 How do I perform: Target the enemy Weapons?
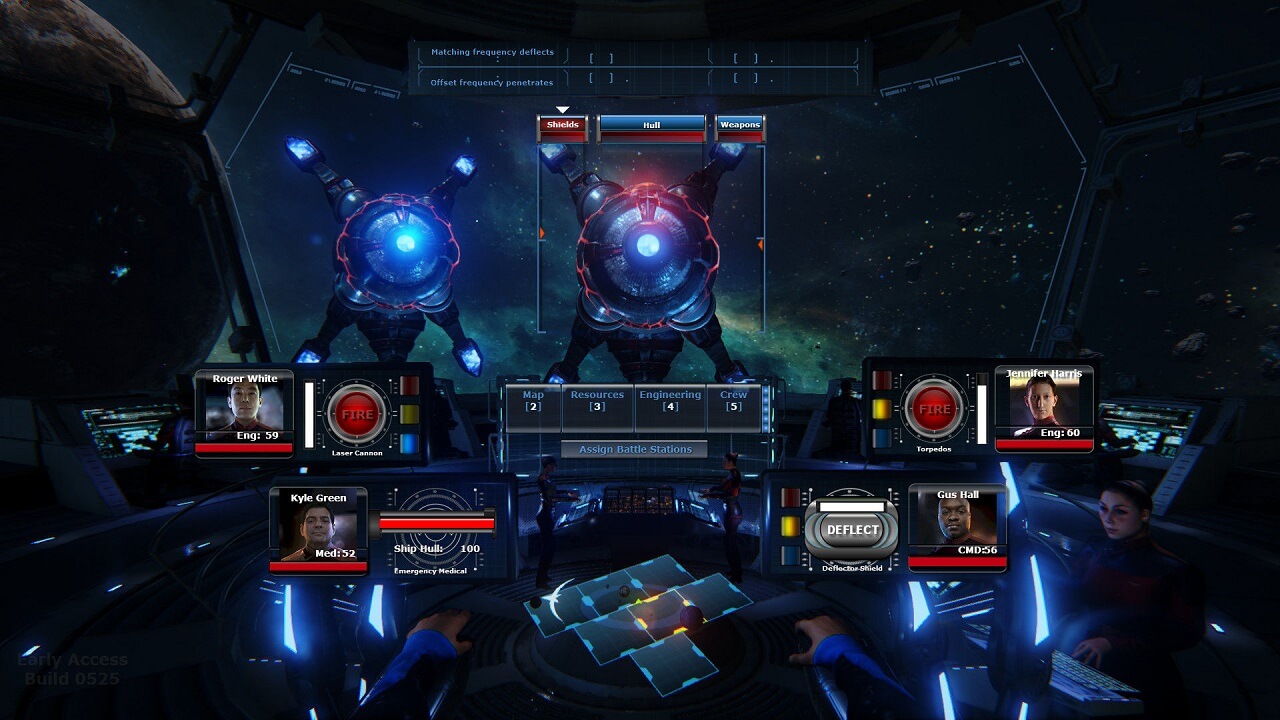point(741,126)
